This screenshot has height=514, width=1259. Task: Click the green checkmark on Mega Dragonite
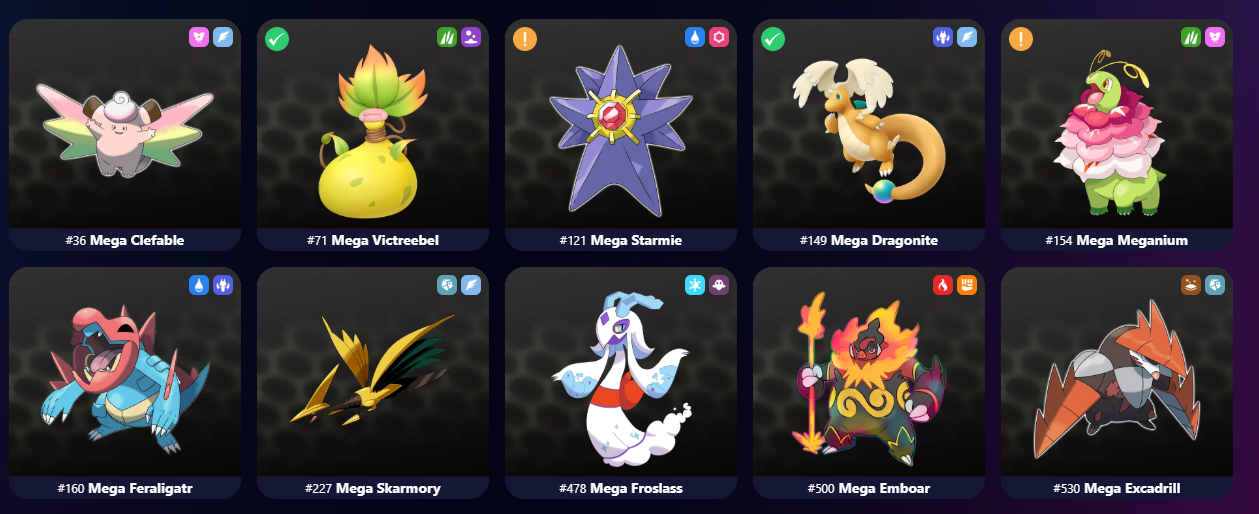(x=773, y=39)
